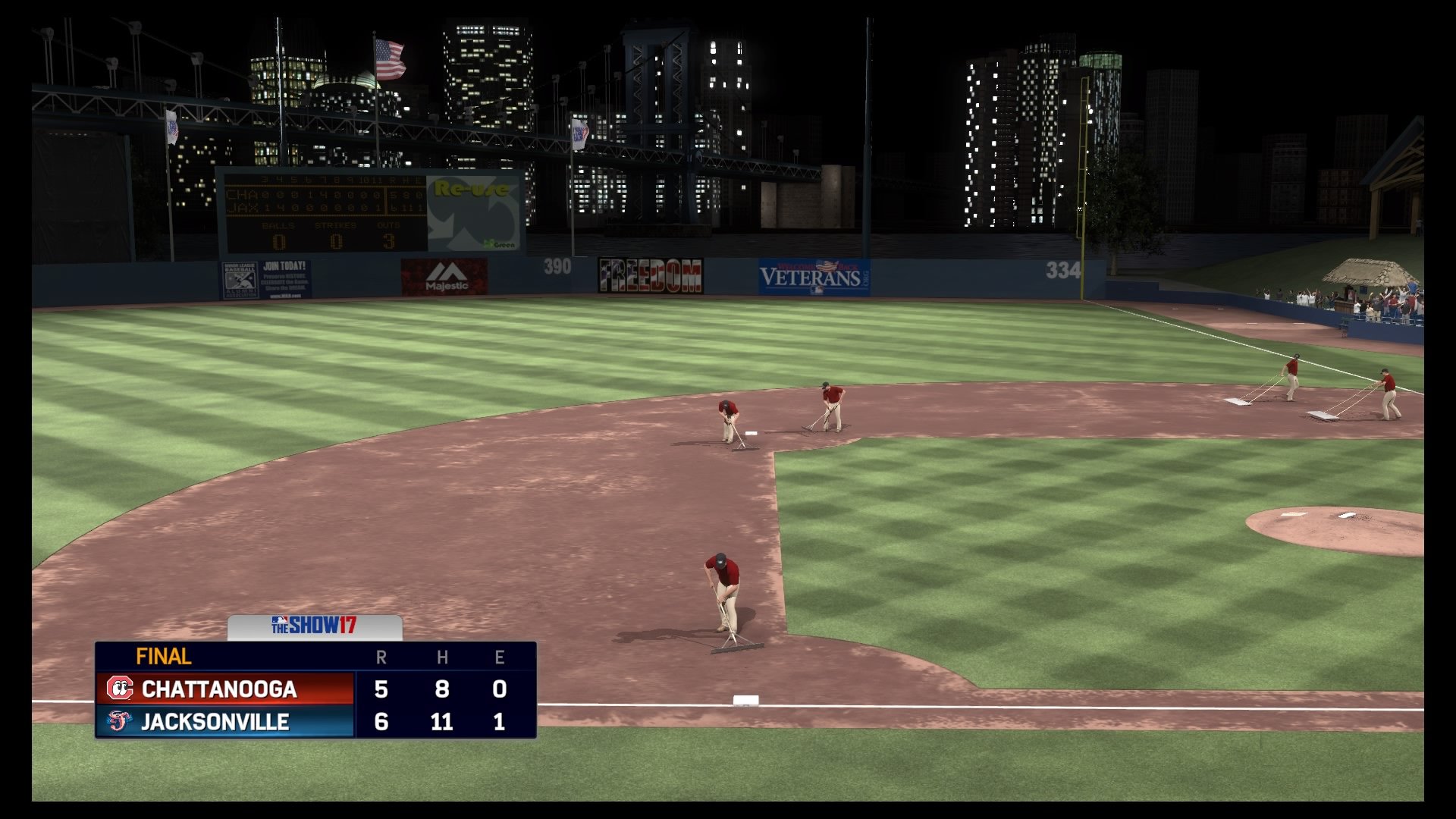Click the CHATTANOOGA team name row
1456x819 pixels.
[x=220, y=690]
